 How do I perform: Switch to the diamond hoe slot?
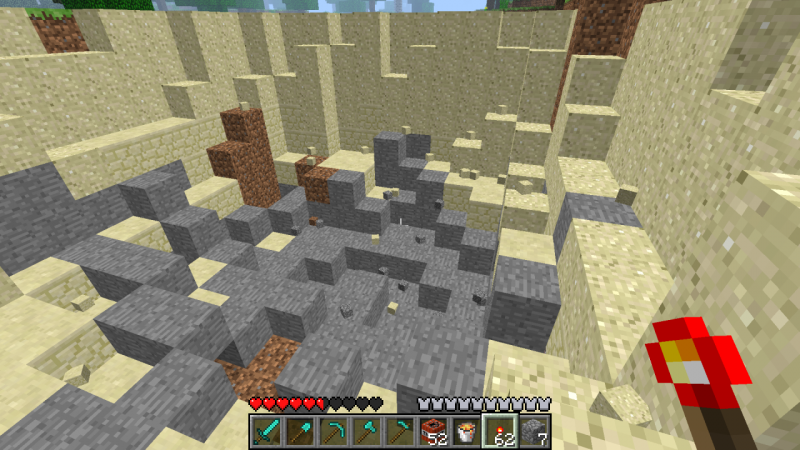point(398,432)
